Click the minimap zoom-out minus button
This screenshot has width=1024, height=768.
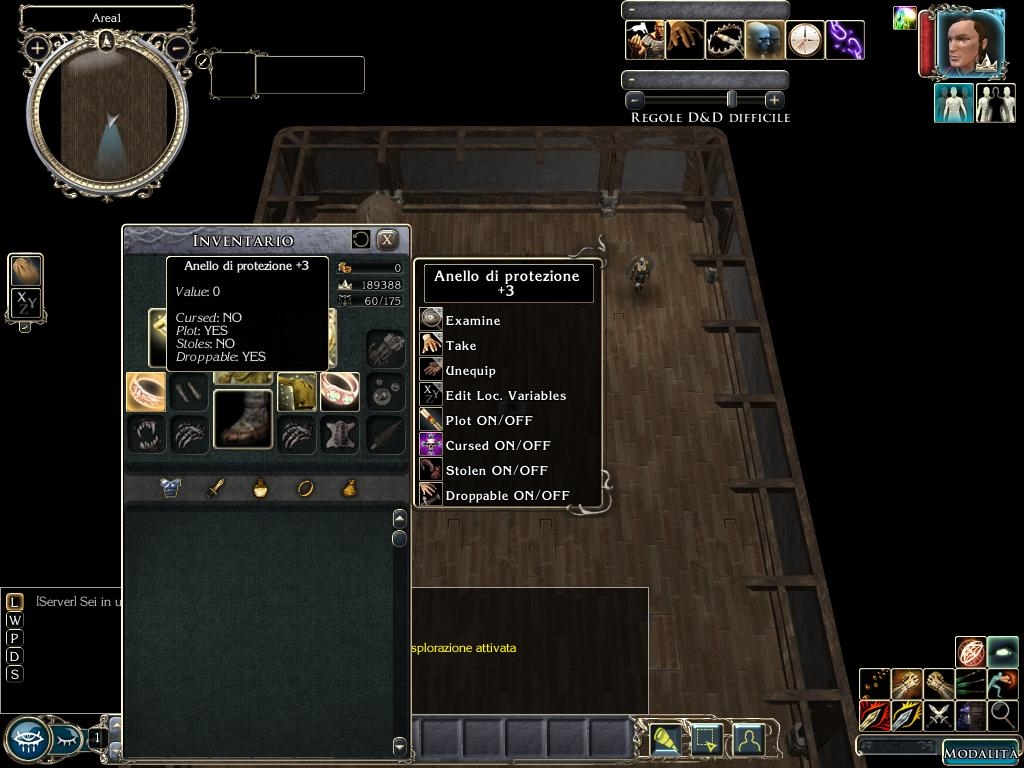(x=178, y=47)
